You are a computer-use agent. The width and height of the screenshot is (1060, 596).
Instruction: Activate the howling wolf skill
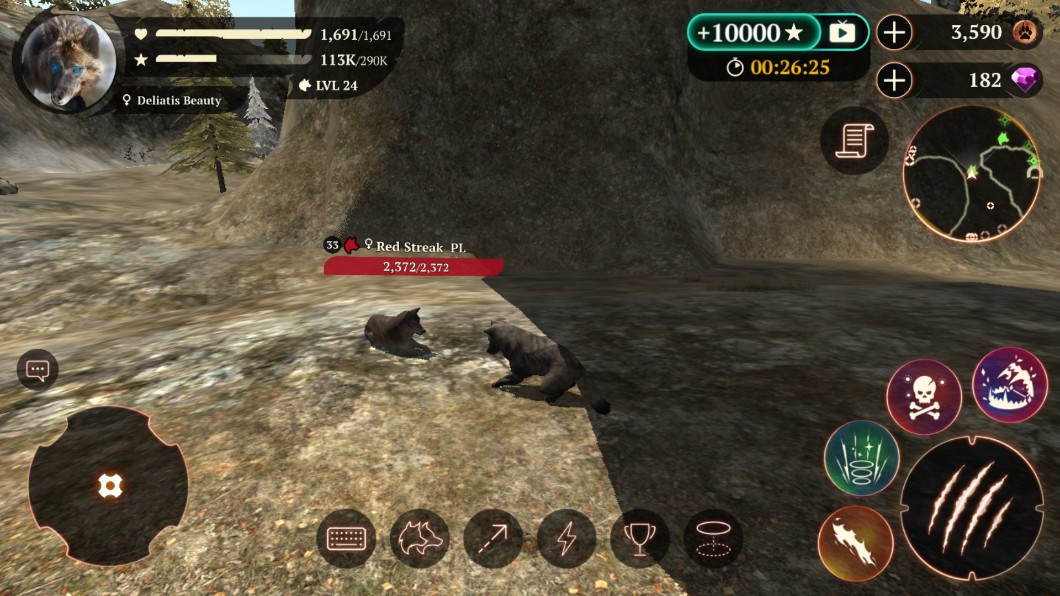pyautogui.click(x=1009, y=385)
